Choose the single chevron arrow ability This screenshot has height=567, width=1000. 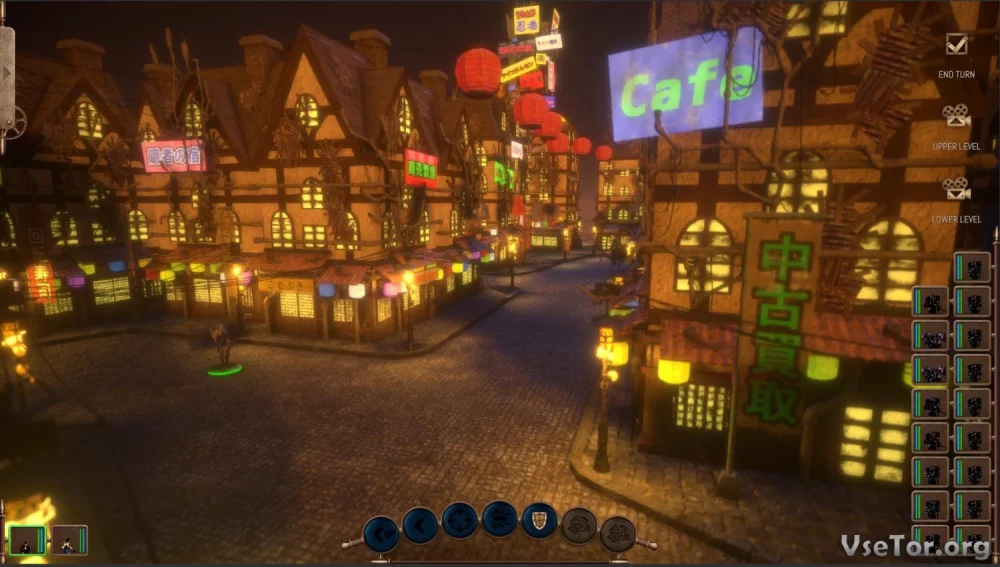pyautogui.click(x=420, y=524)
